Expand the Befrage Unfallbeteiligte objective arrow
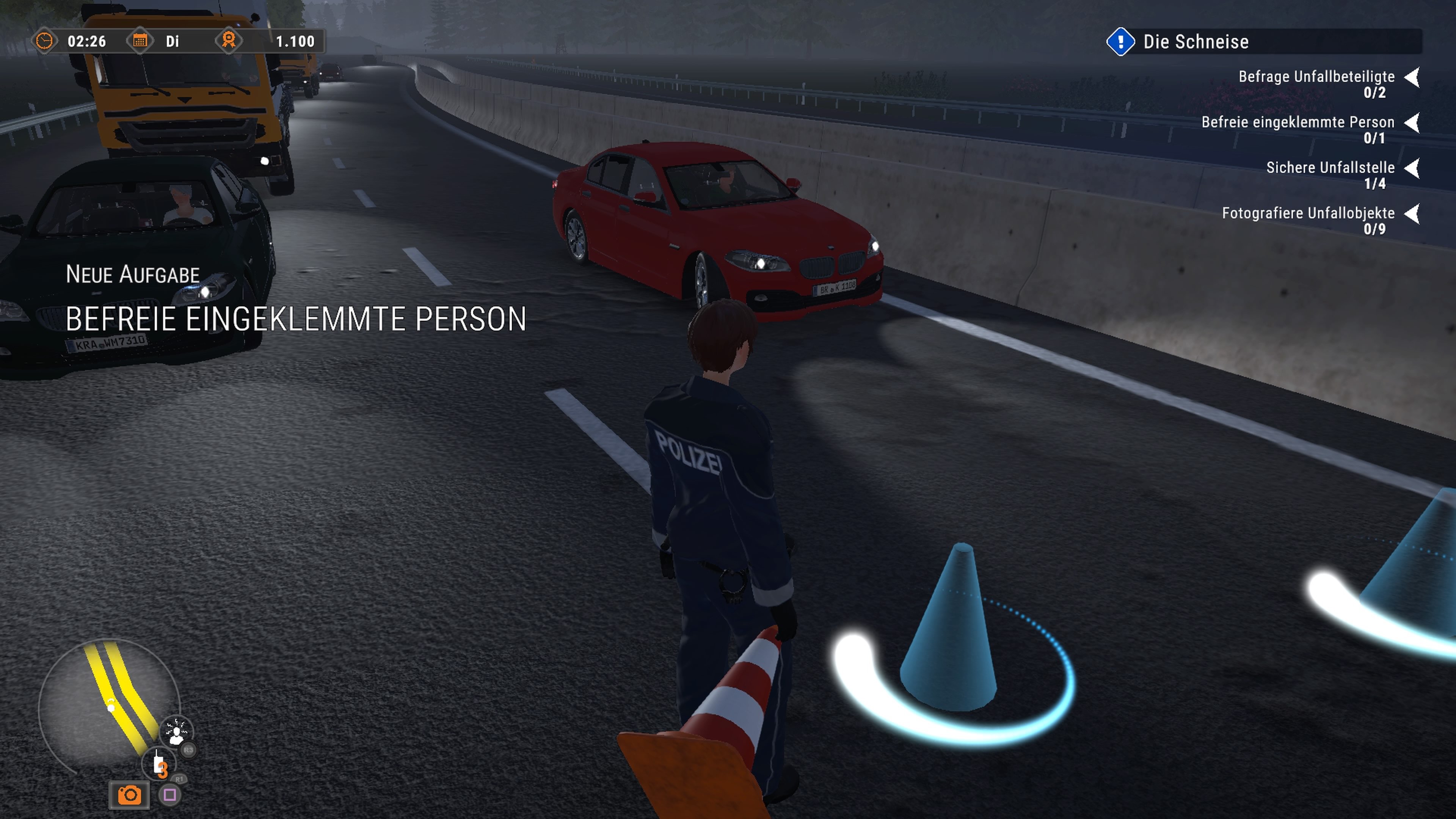 [x=1414, y=77]
